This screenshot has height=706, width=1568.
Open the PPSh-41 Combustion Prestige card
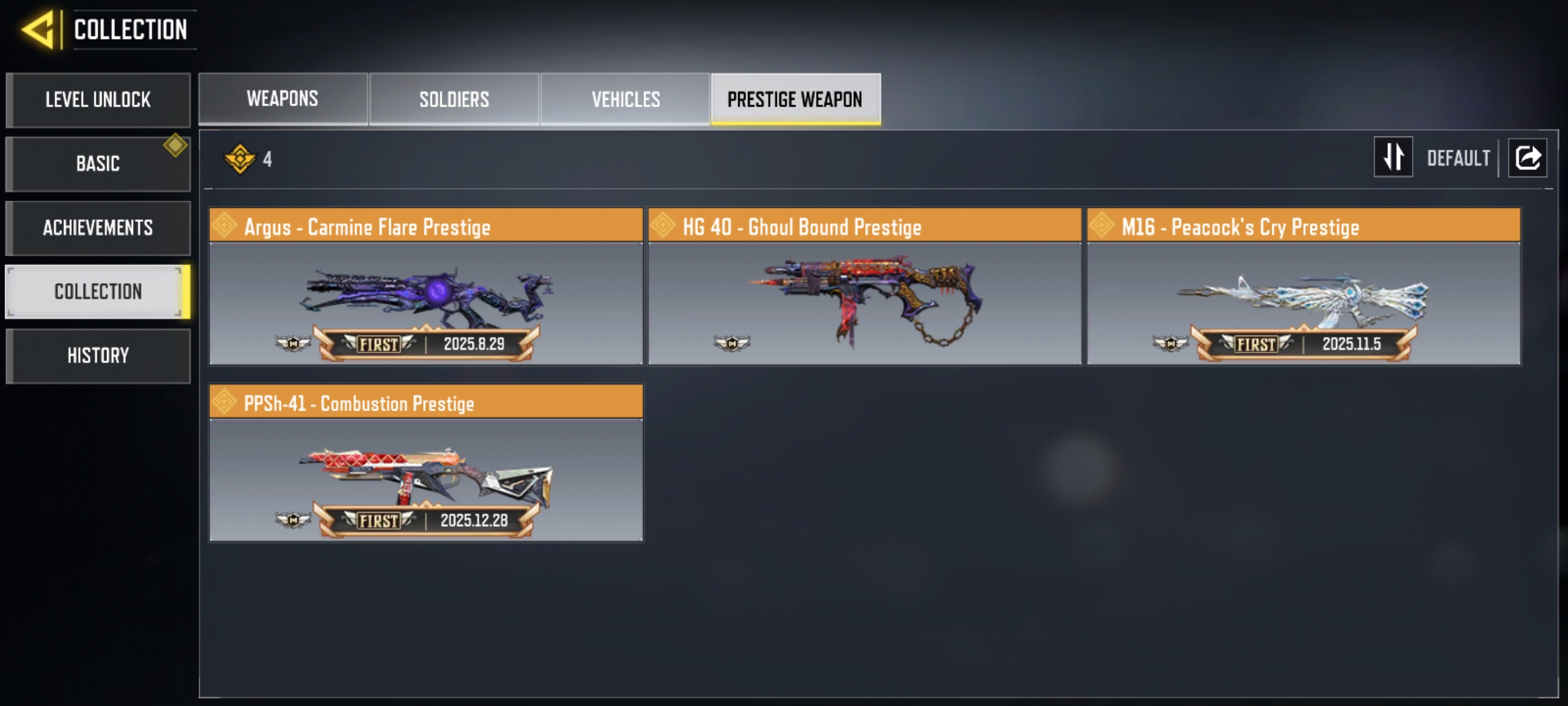(426, 463)
